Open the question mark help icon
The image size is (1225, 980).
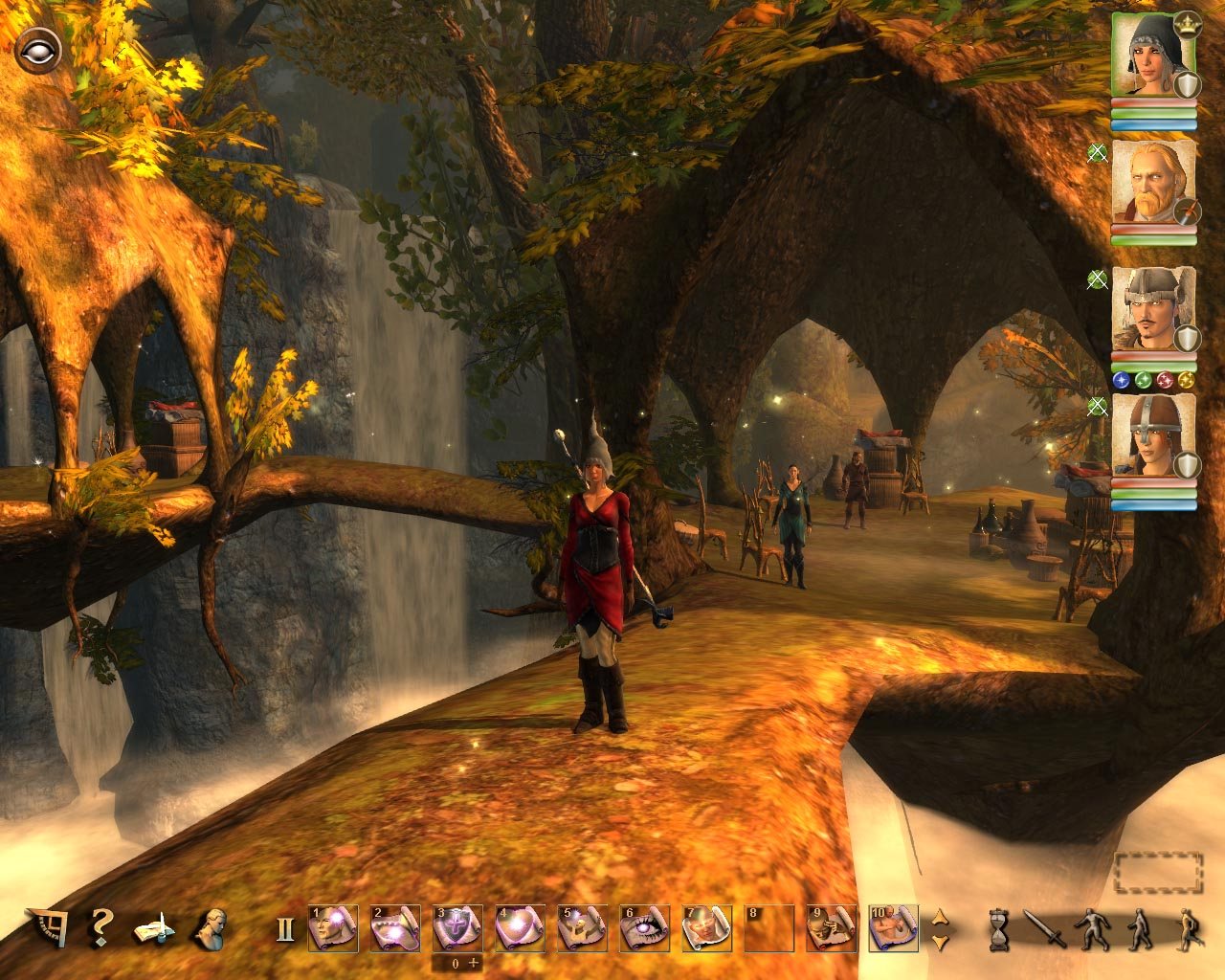click(x=100, y=928)
